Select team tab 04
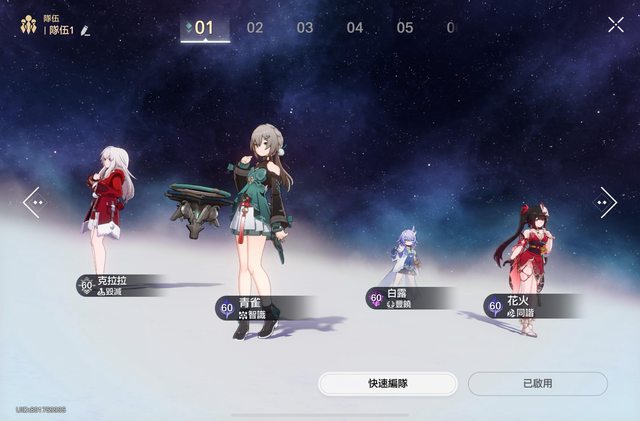The image size is (640, 421). tap(355, 28)
